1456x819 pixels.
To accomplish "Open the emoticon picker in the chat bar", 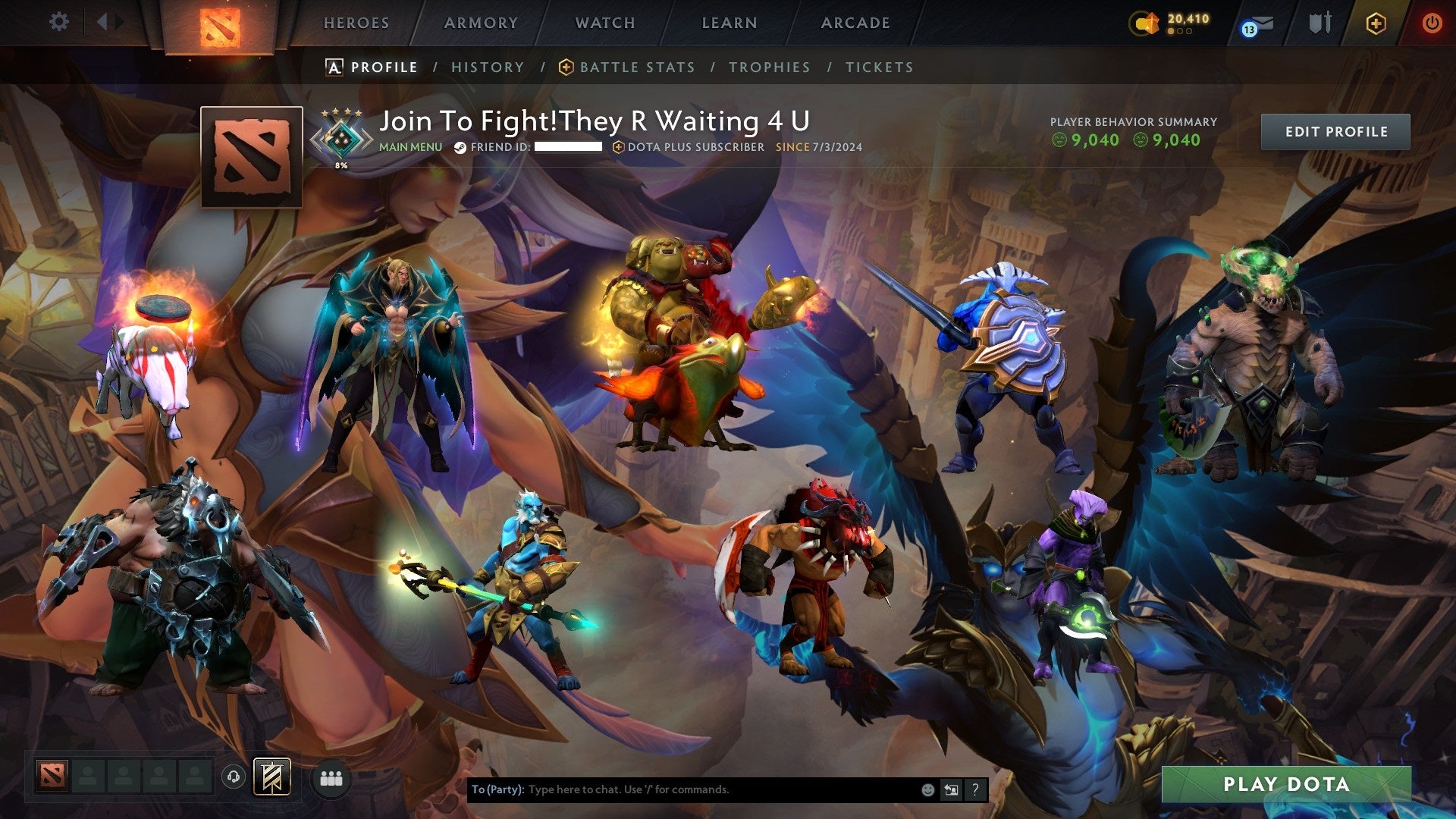I will click(x=927, y=789).
